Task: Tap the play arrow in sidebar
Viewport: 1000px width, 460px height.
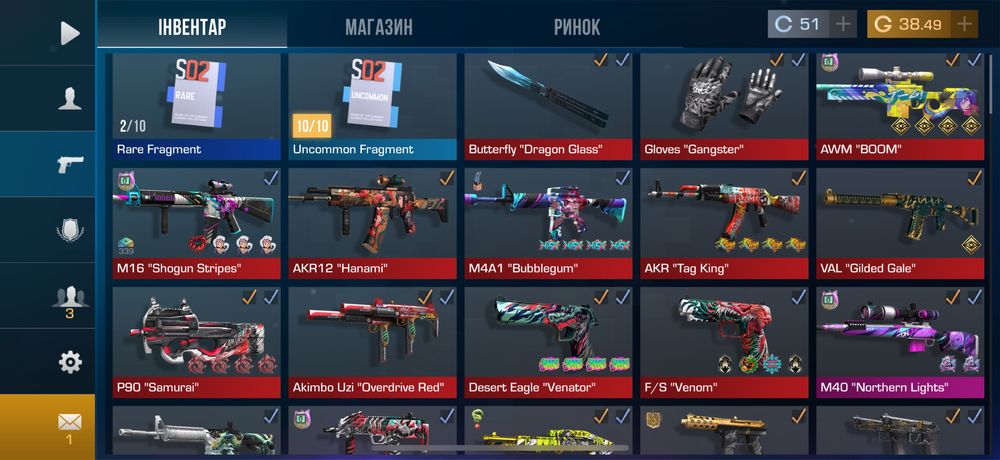Action: point(69,33)
